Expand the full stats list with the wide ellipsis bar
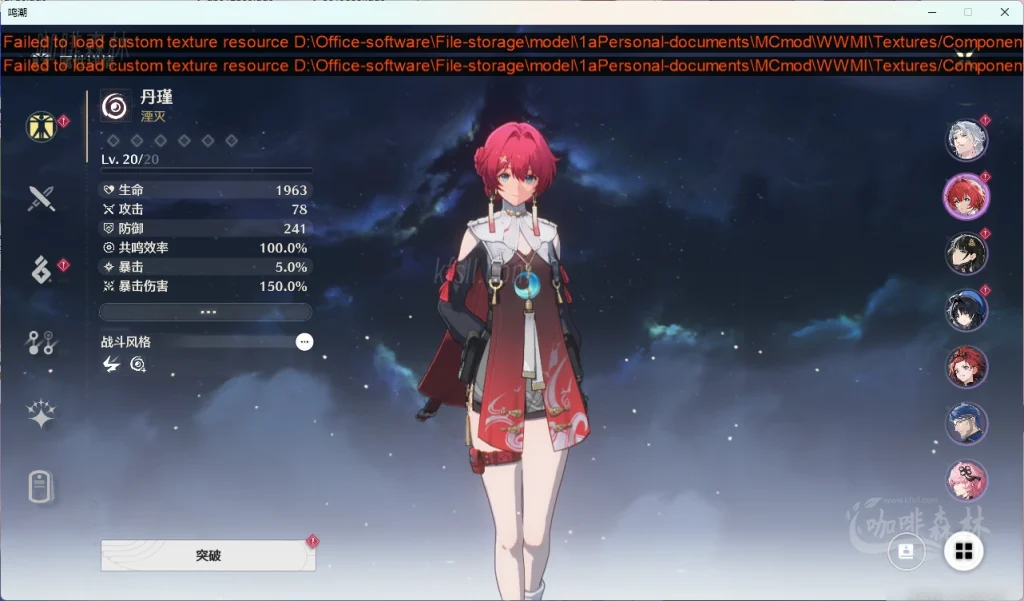Image resolution: width=1024 pixels, height=601 pixels. 207,312
